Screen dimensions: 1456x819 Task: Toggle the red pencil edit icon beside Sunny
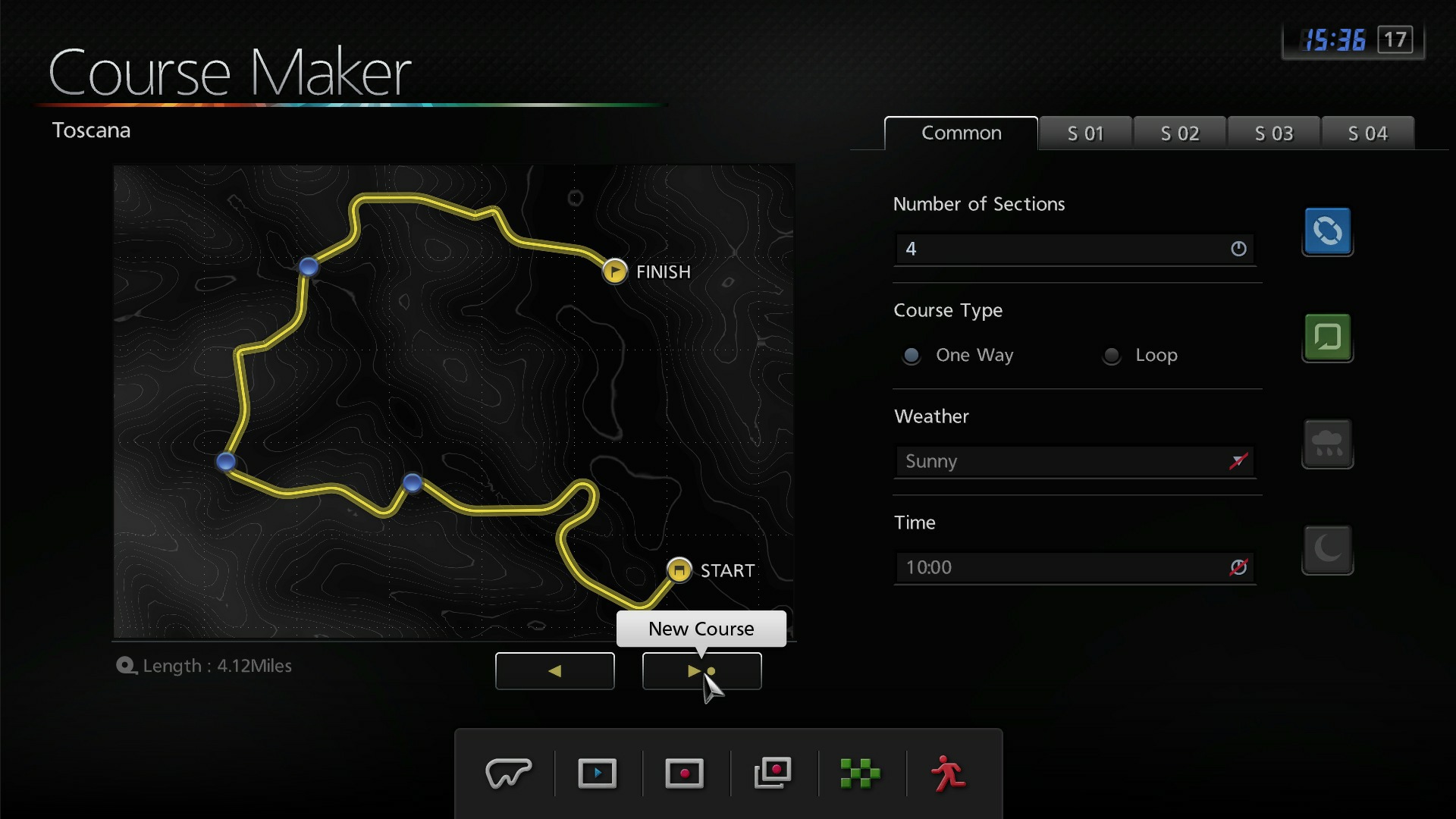1238,461
